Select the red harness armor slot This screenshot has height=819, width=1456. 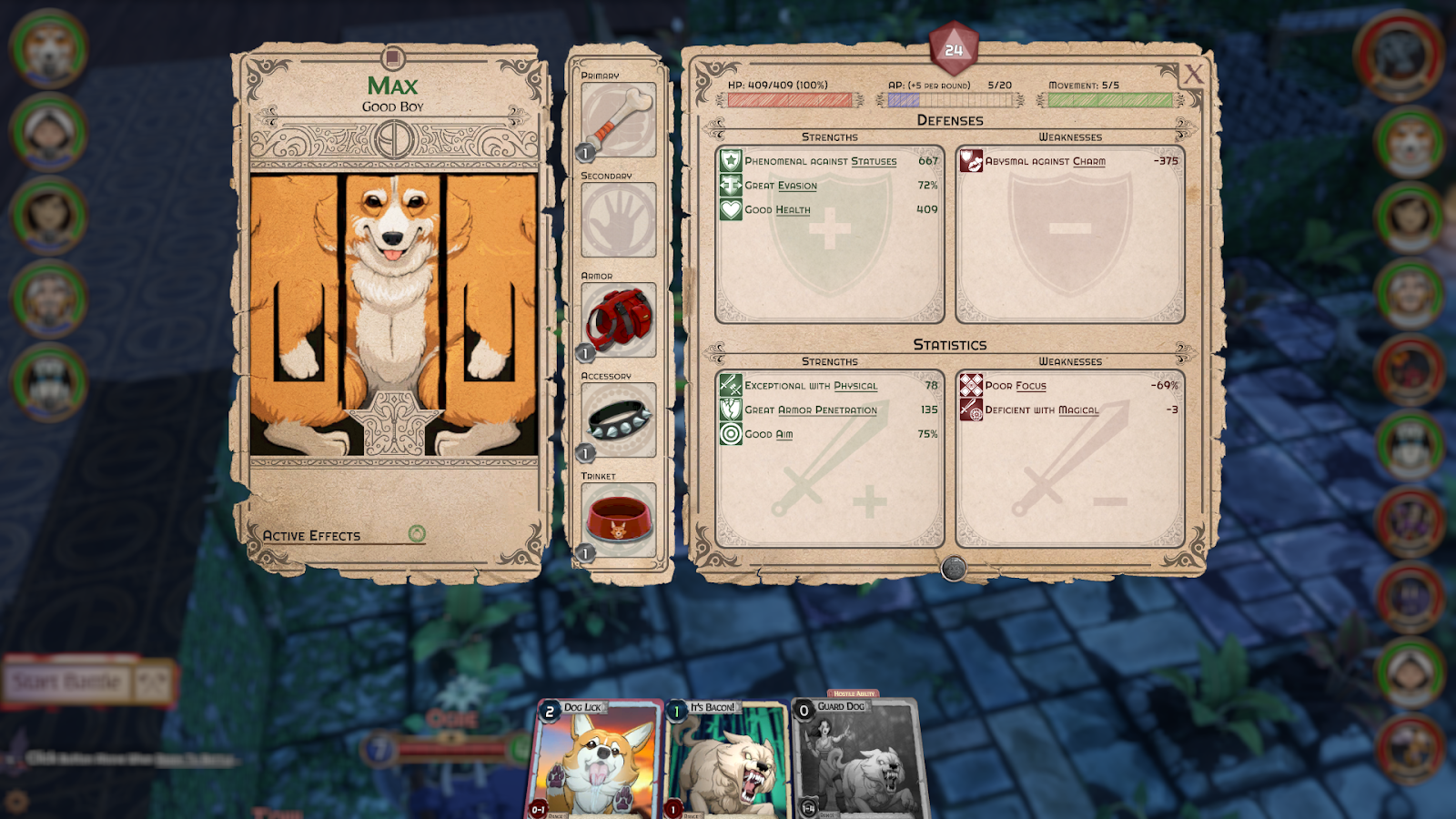pyautogui.click(x=618, y=319)
